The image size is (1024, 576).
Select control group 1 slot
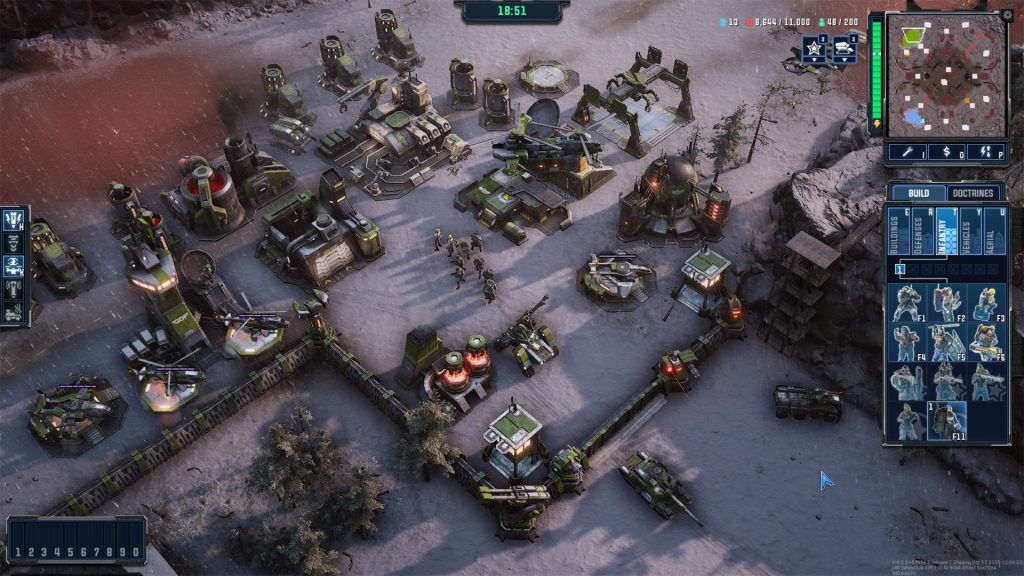click(x=17, y=552)
